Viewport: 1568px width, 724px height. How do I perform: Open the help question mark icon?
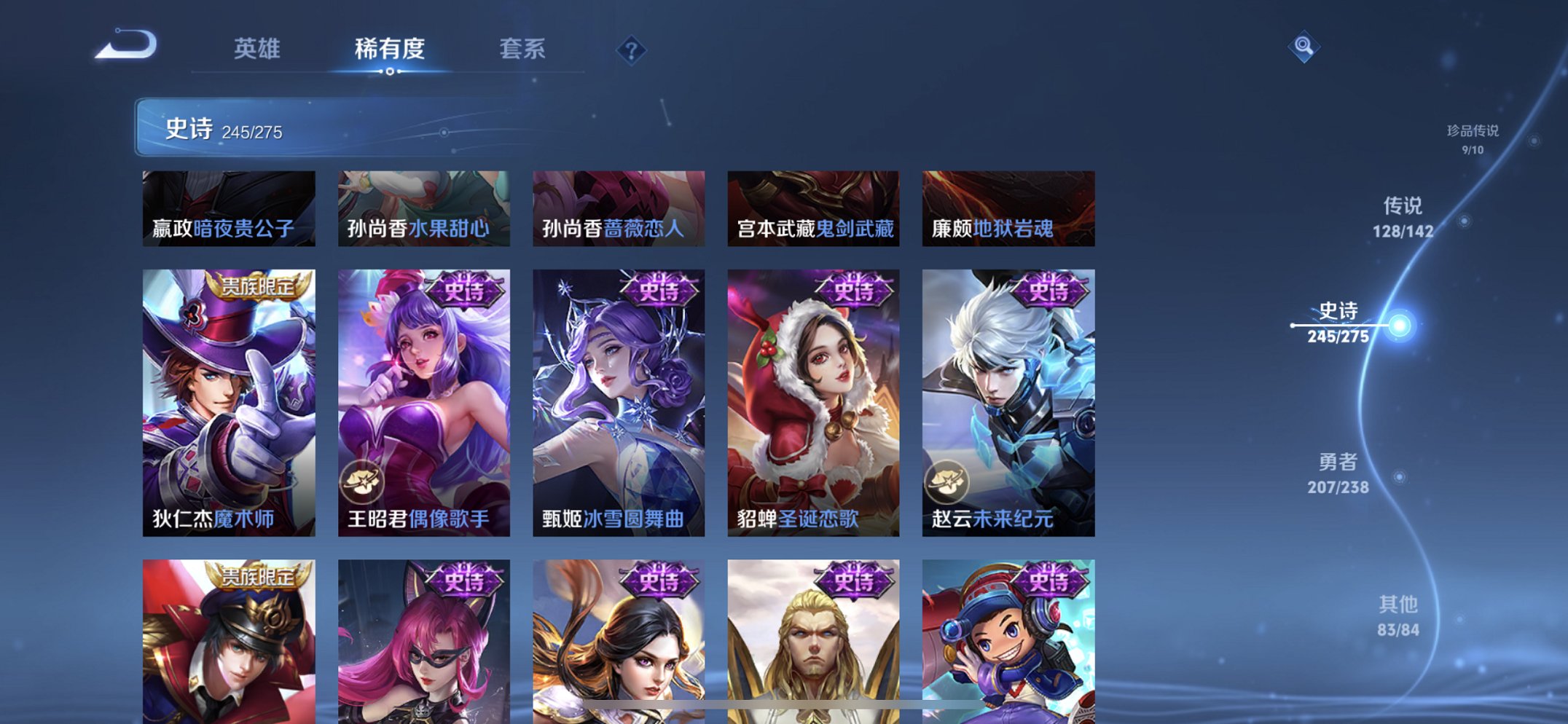pos(632,50)
